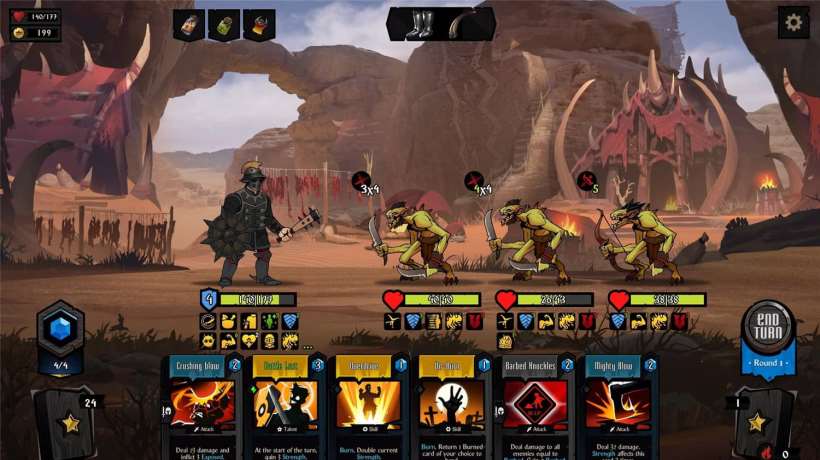Inspect the armored boots relic

pos(416,24)
